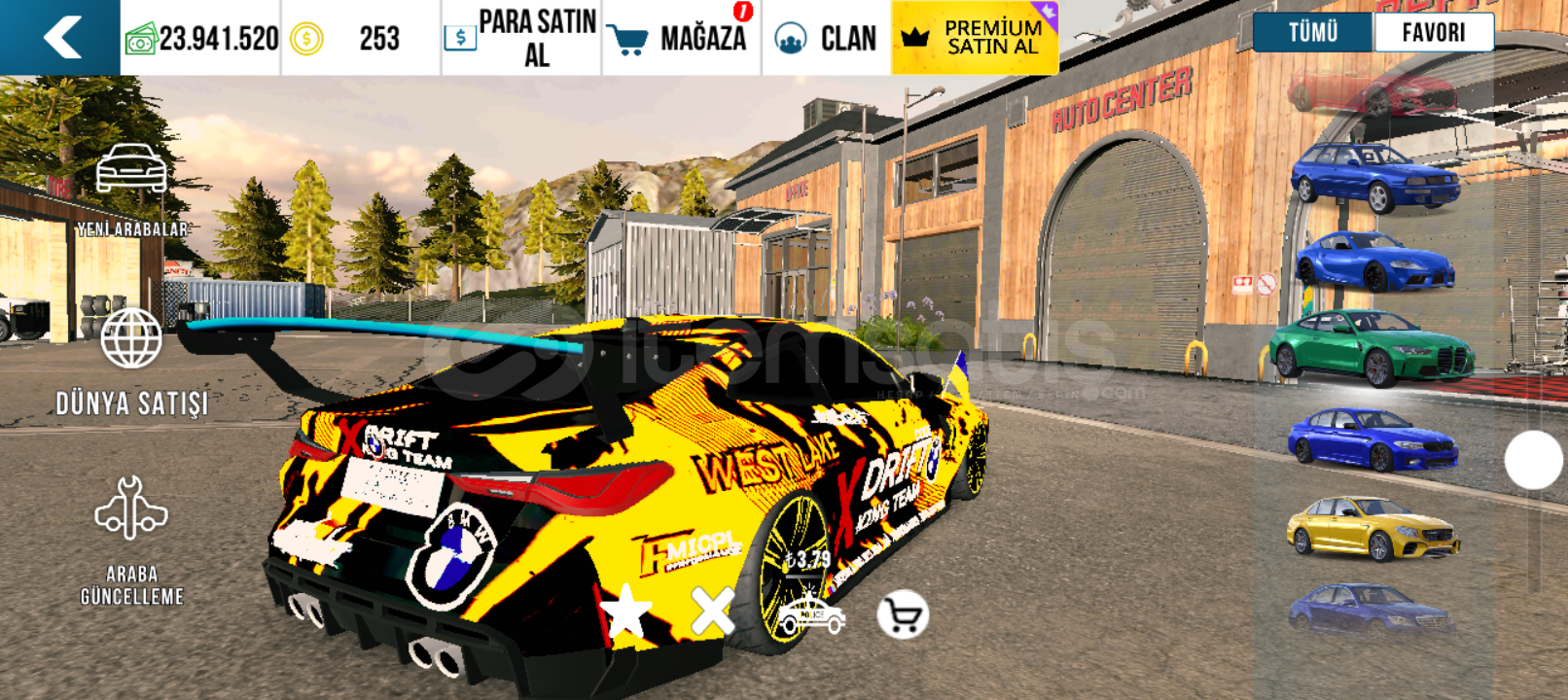Screen dimensions: 1568x700
Task: Open the Clan menu
Action: coord(826,38)
